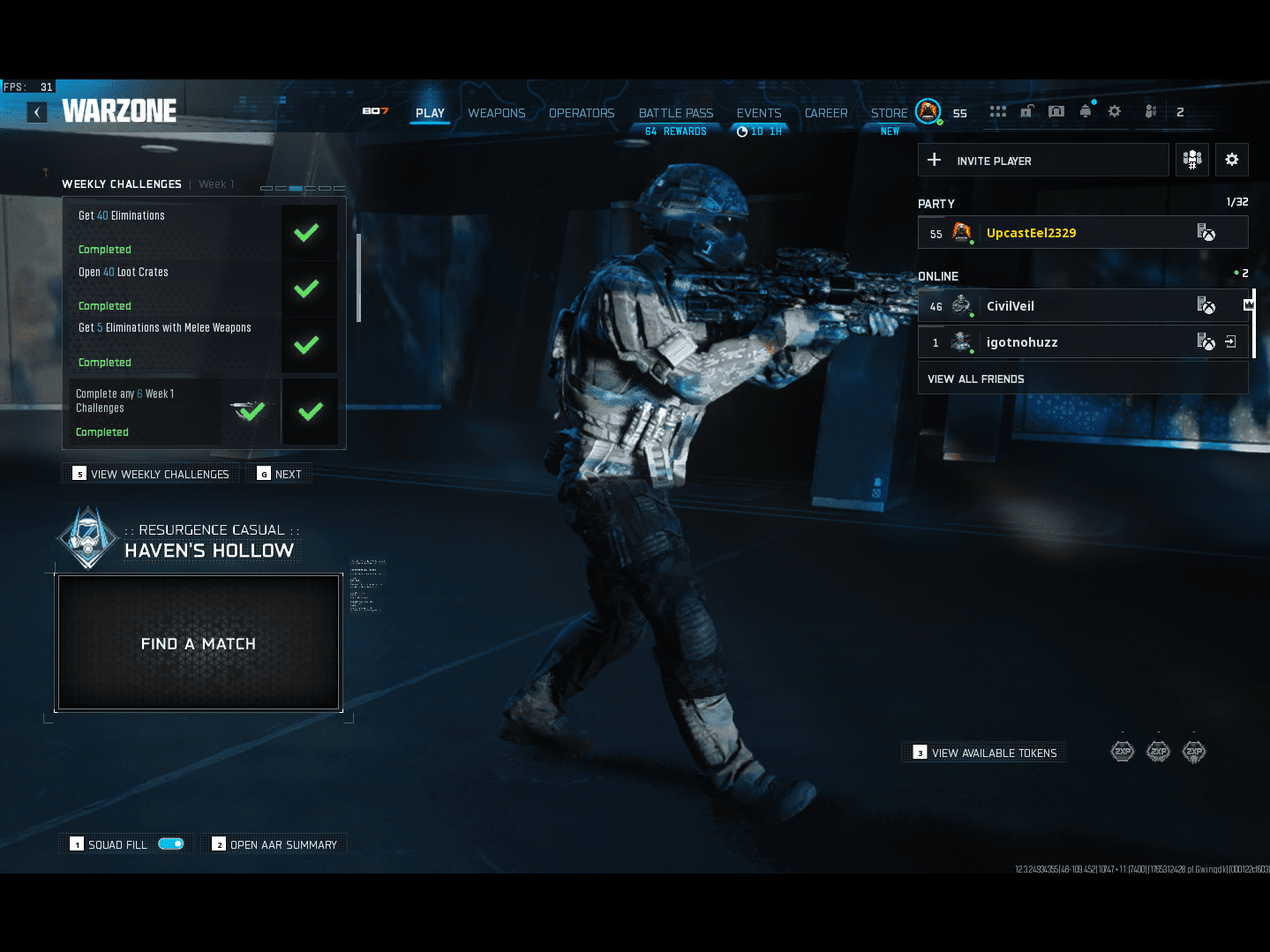The width and height of the screenshot is (1270, 952).
Task: Click the social players icon next to the 2
Action: tap(1150, 111)
